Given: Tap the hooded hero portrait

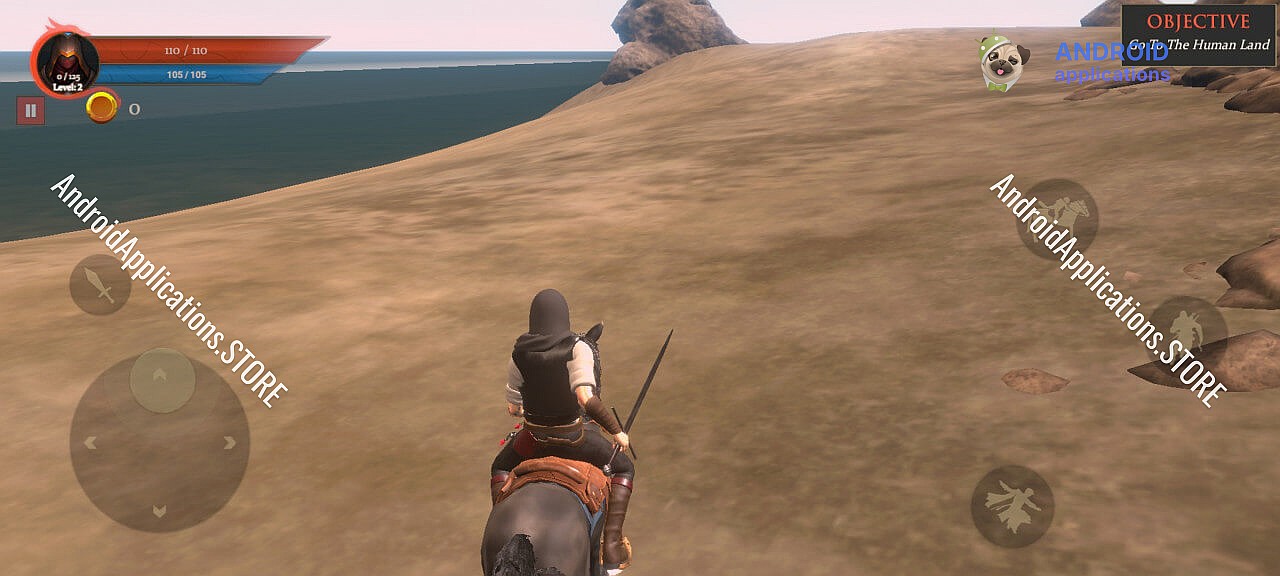Looking at the screenshot, I should (x=67, y=62).
